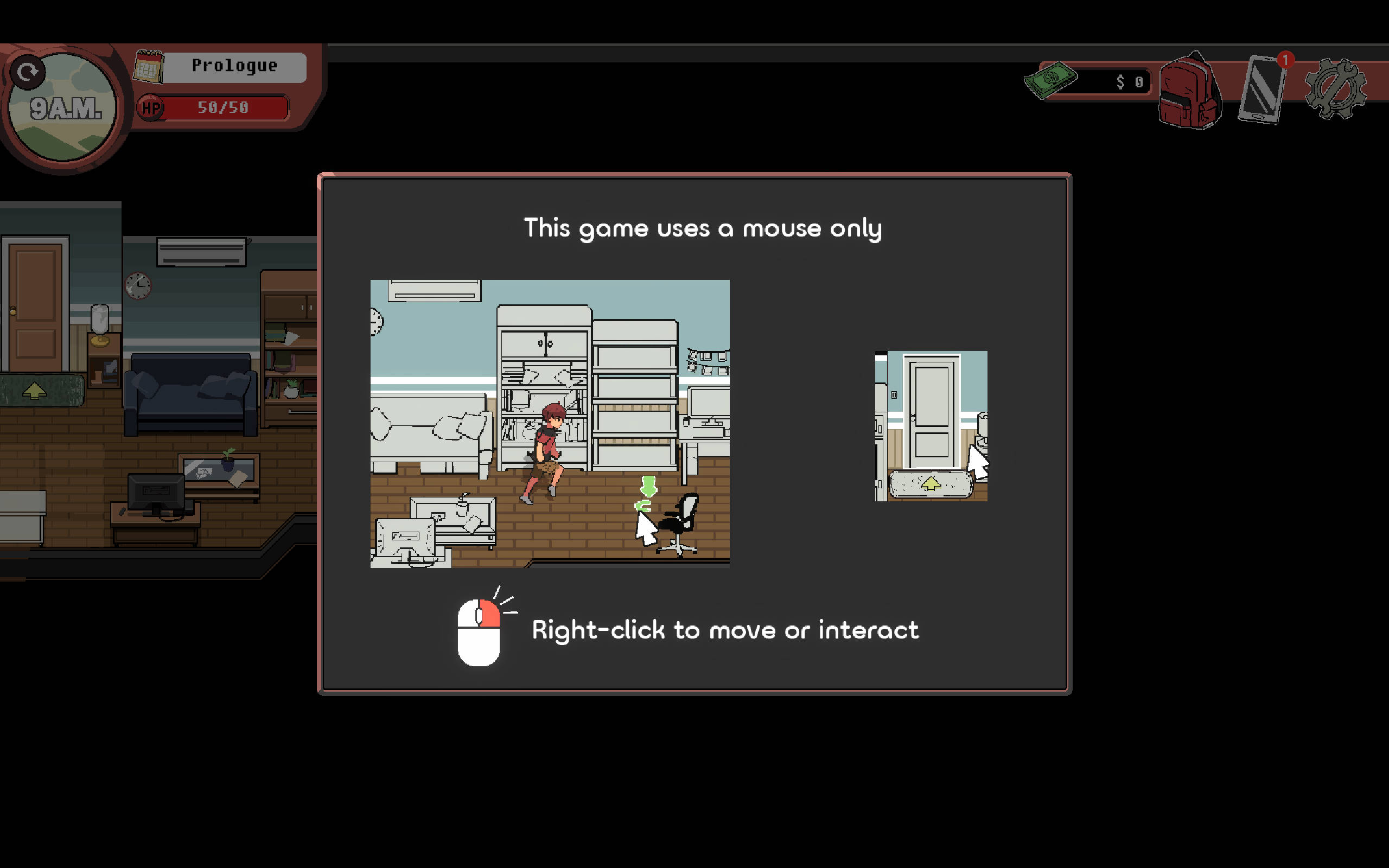Select the movement tutorial thumbnail image
The image size is (1389, 868).
(x=550, y=424)
